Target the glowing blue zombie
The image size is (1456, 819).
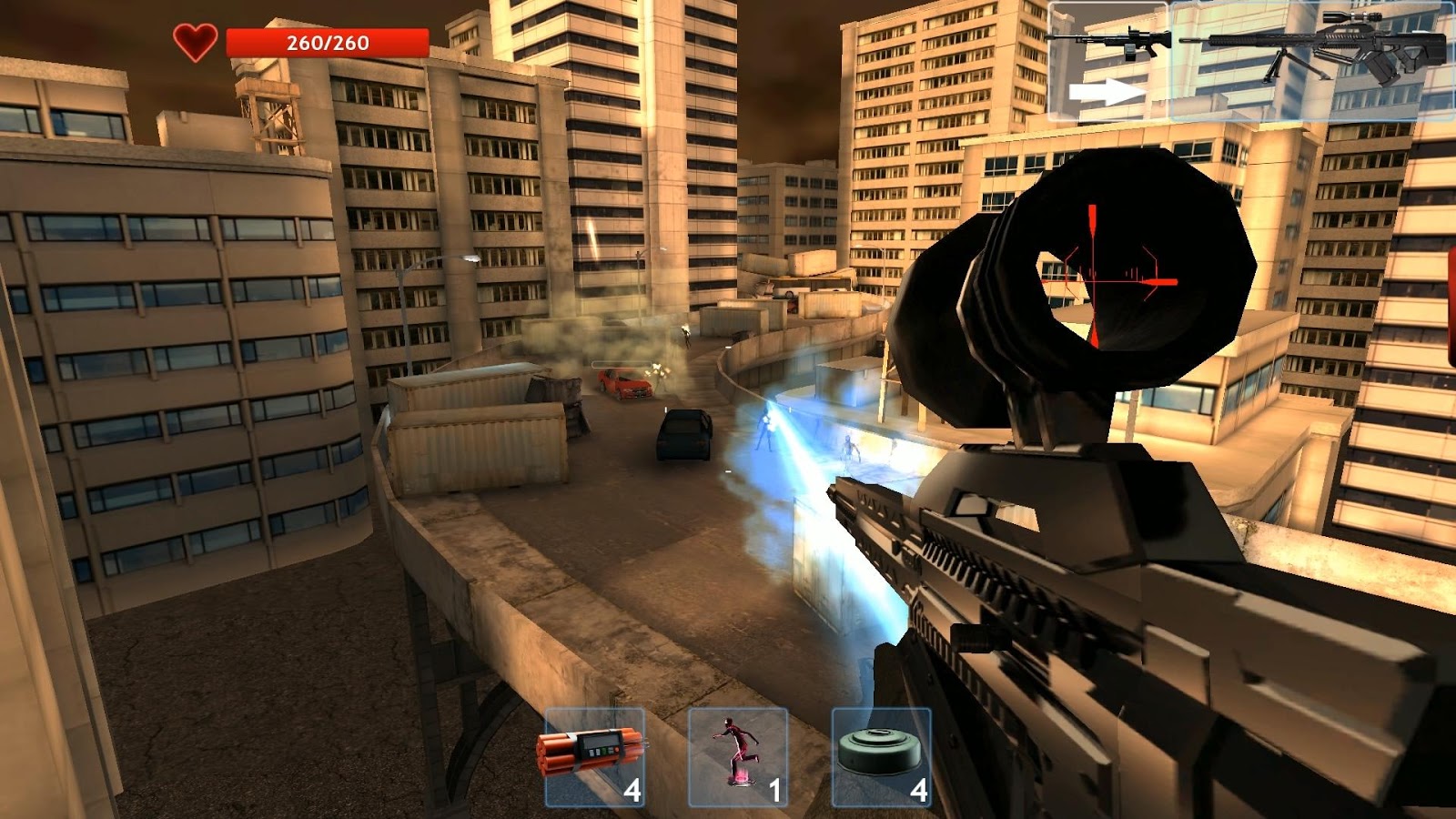click(763, 428)
